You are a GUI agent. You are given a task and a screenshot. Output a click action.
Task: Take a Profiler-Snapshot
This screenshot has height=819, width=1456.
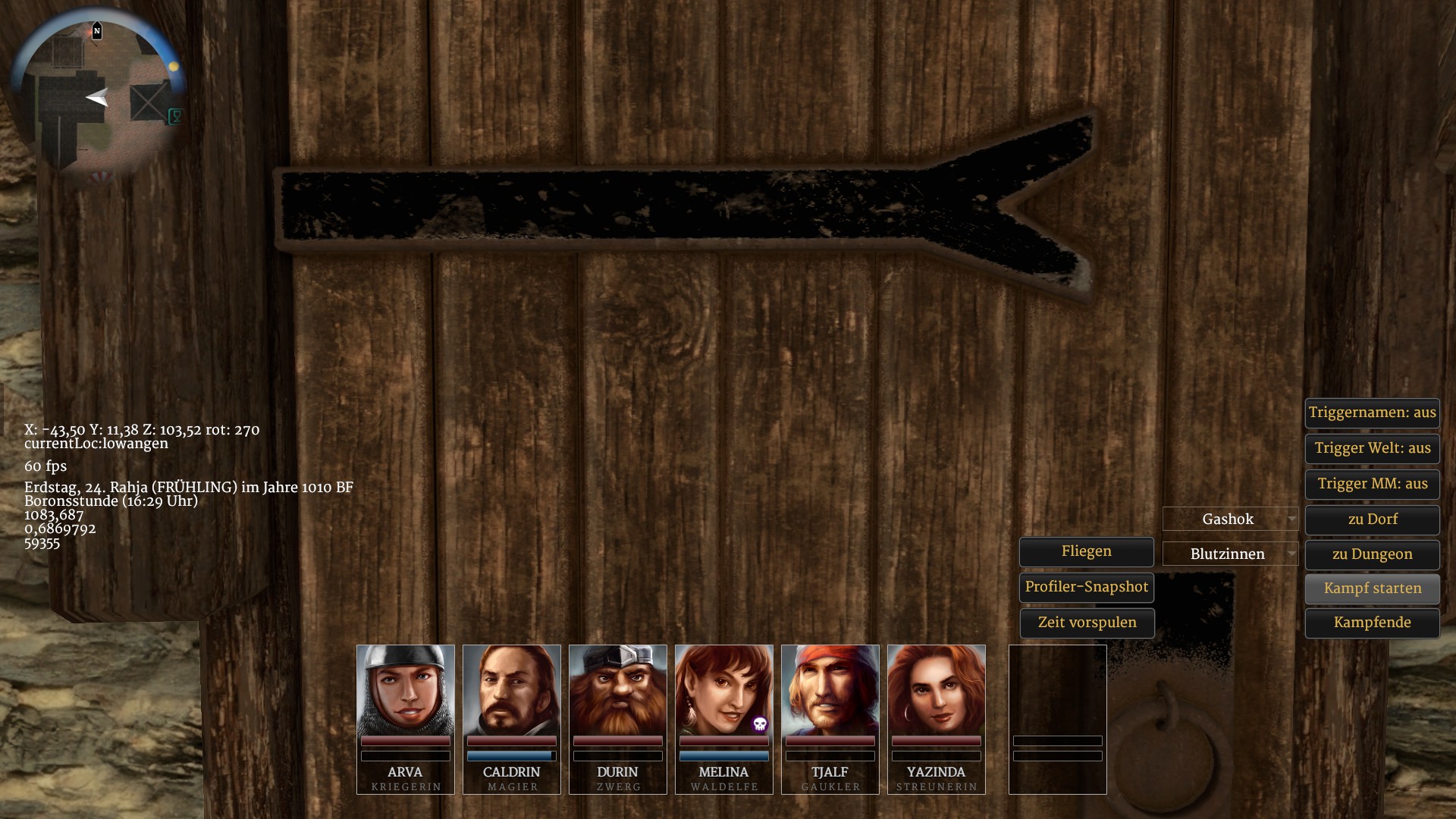[x=1086, y=587]
